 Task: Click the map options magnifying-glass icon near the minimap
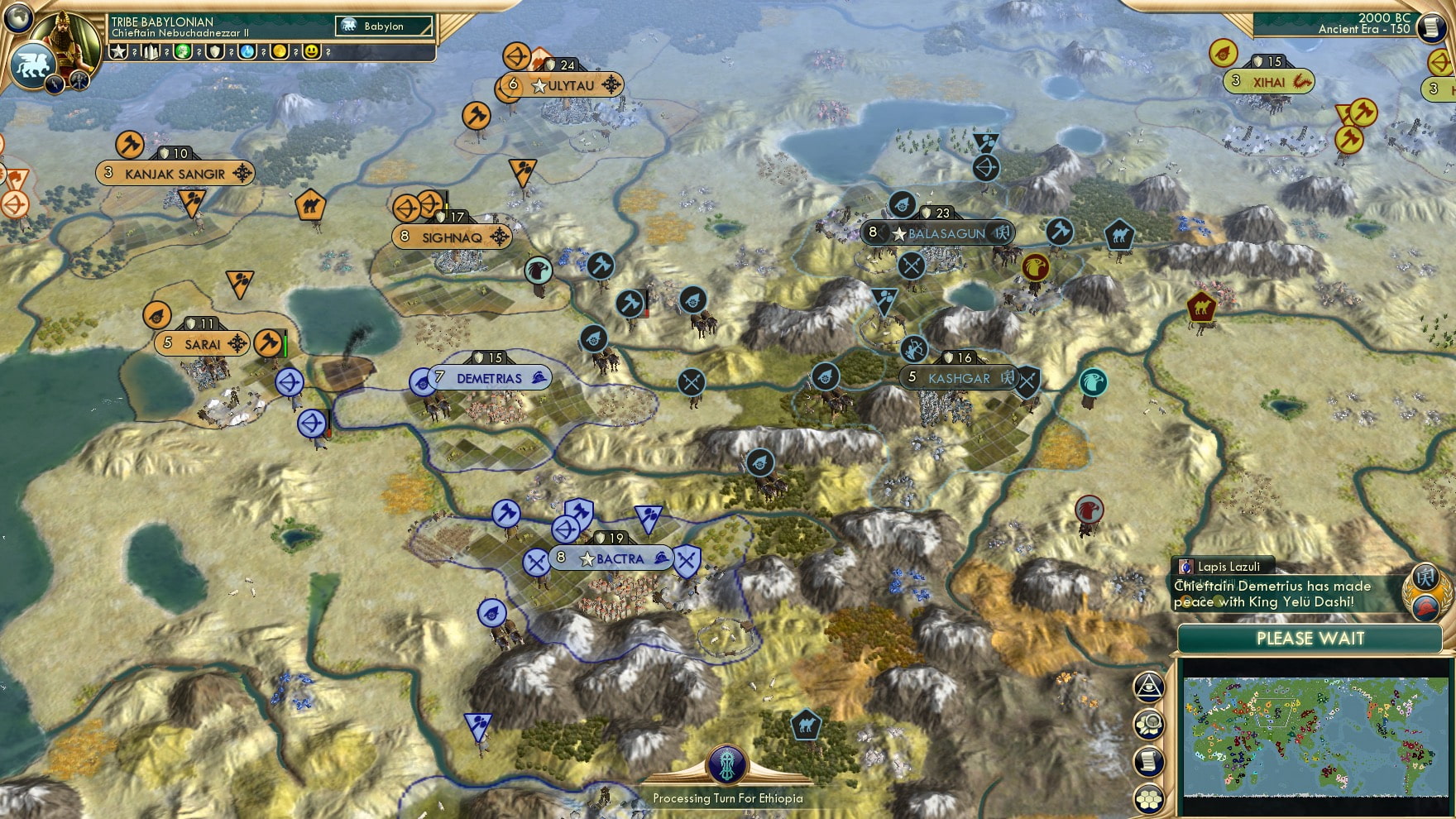[1150, 722]
